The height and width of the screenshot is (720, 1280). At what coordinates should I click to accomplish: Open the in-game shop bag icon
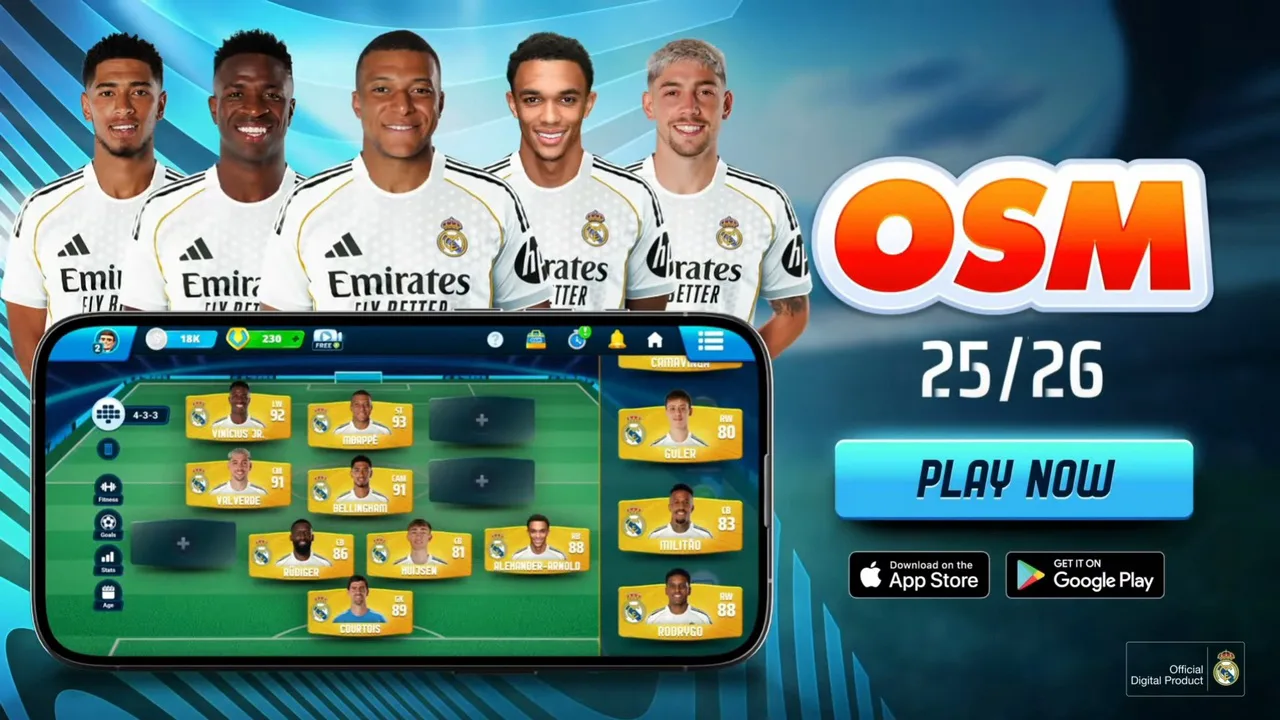[535, 339]
